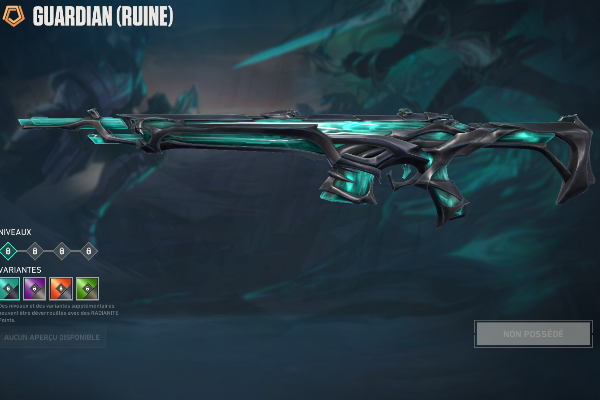Click the 'Aucun aperçu disponible' button

52,338
